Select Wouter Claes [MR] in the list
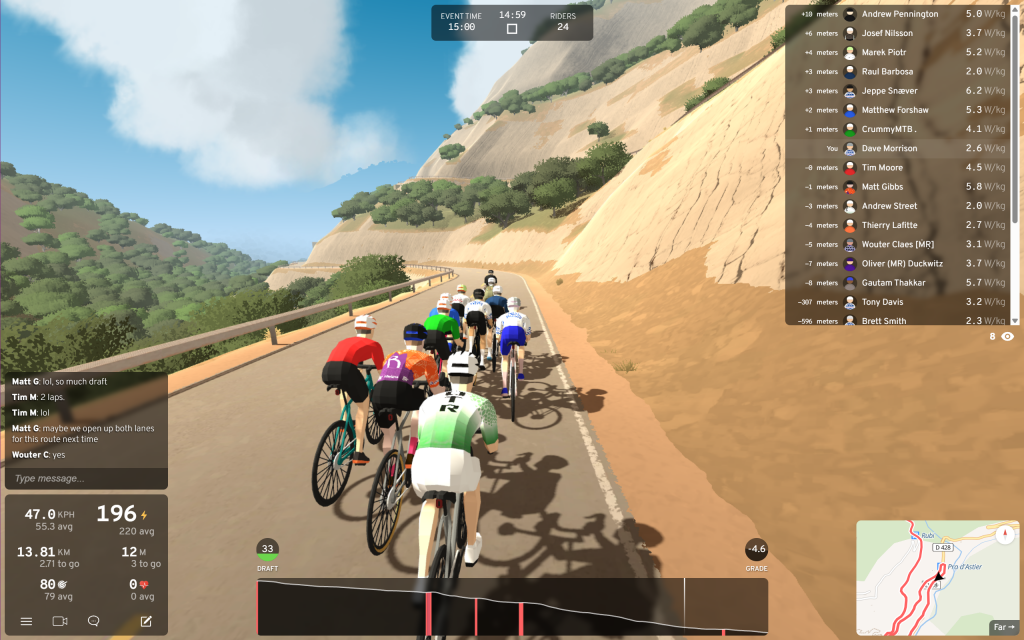Viewport: 1024px width, 640px height. (900, 244)
